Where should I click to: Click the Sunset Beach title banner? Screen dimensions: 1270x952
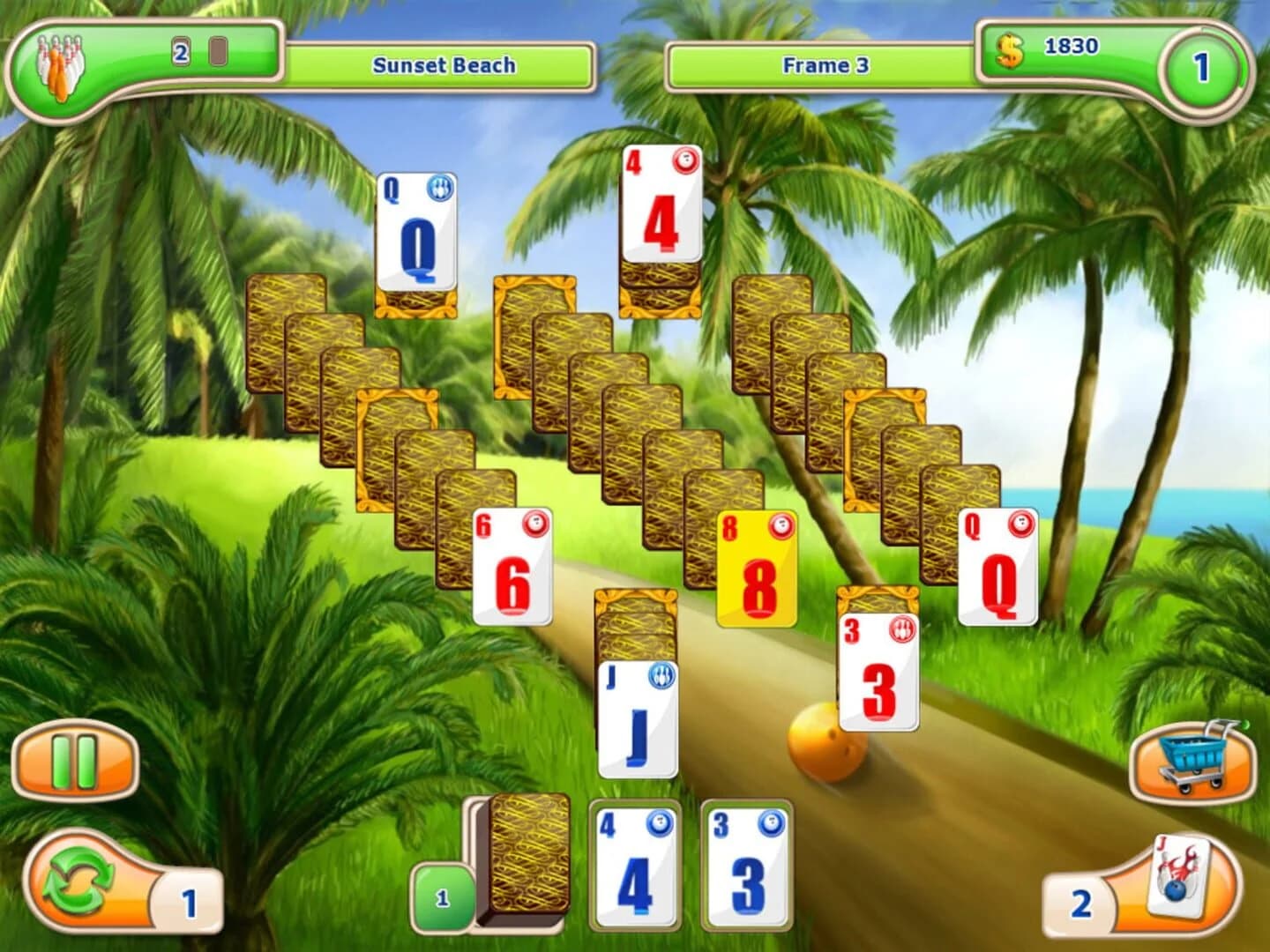(445, 64)
